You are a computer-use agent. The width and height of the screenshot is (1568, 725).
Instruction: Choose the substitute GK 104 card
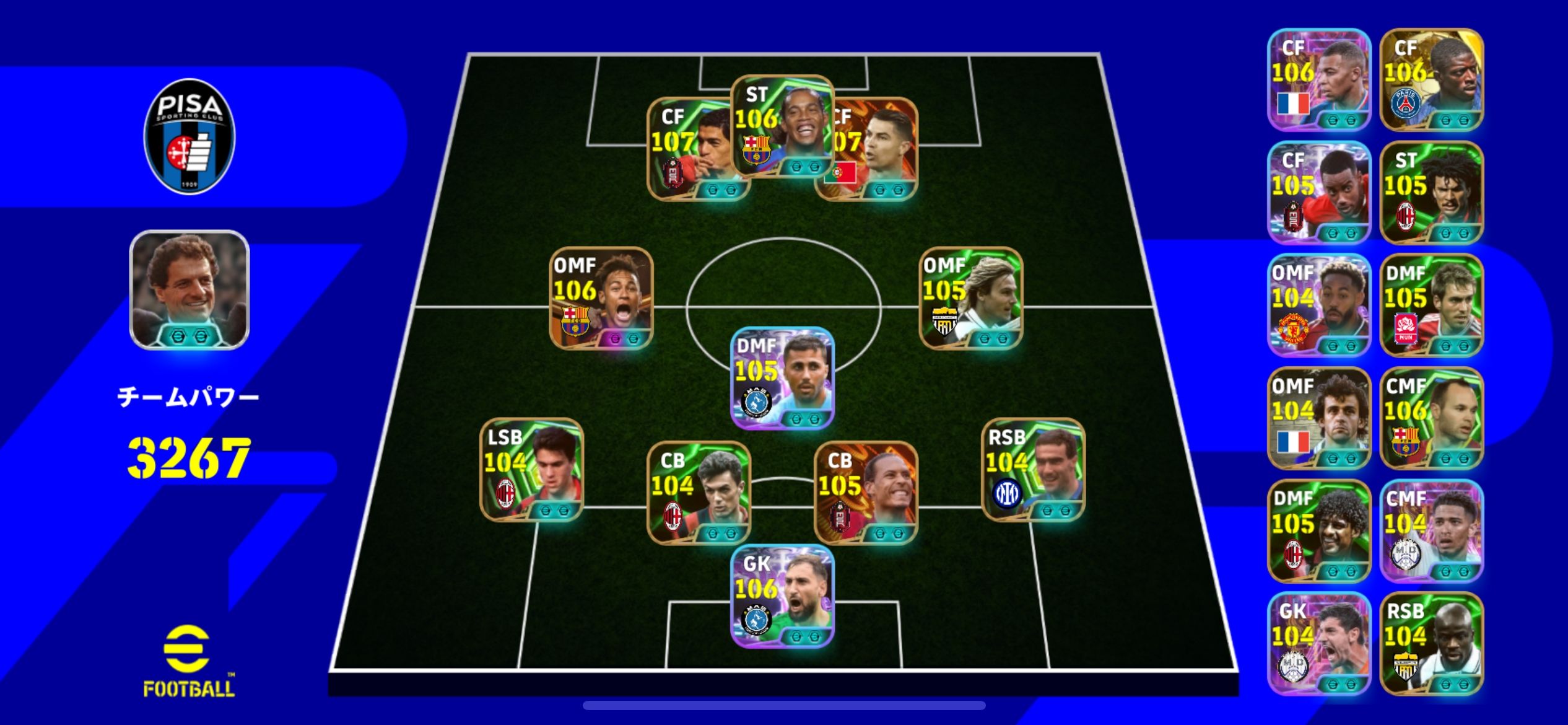point(1318,643)
